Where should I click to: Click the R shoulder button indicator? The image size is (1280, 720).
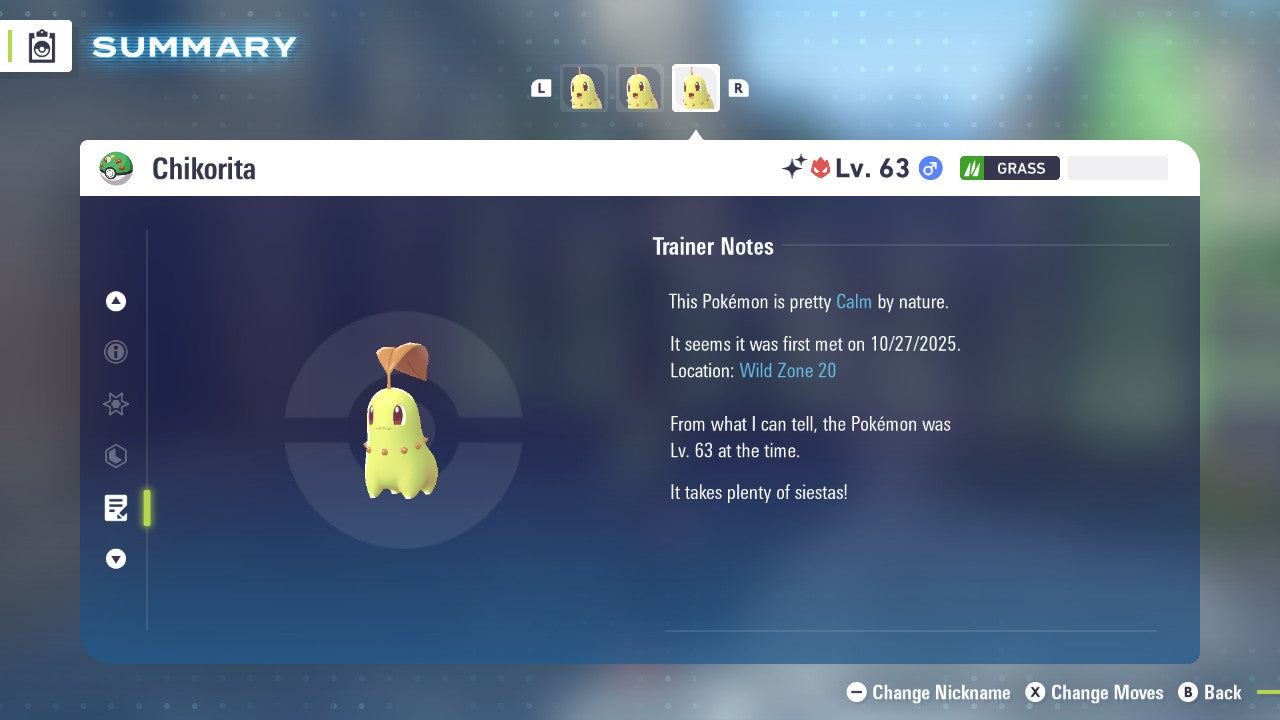pos(739,87)
